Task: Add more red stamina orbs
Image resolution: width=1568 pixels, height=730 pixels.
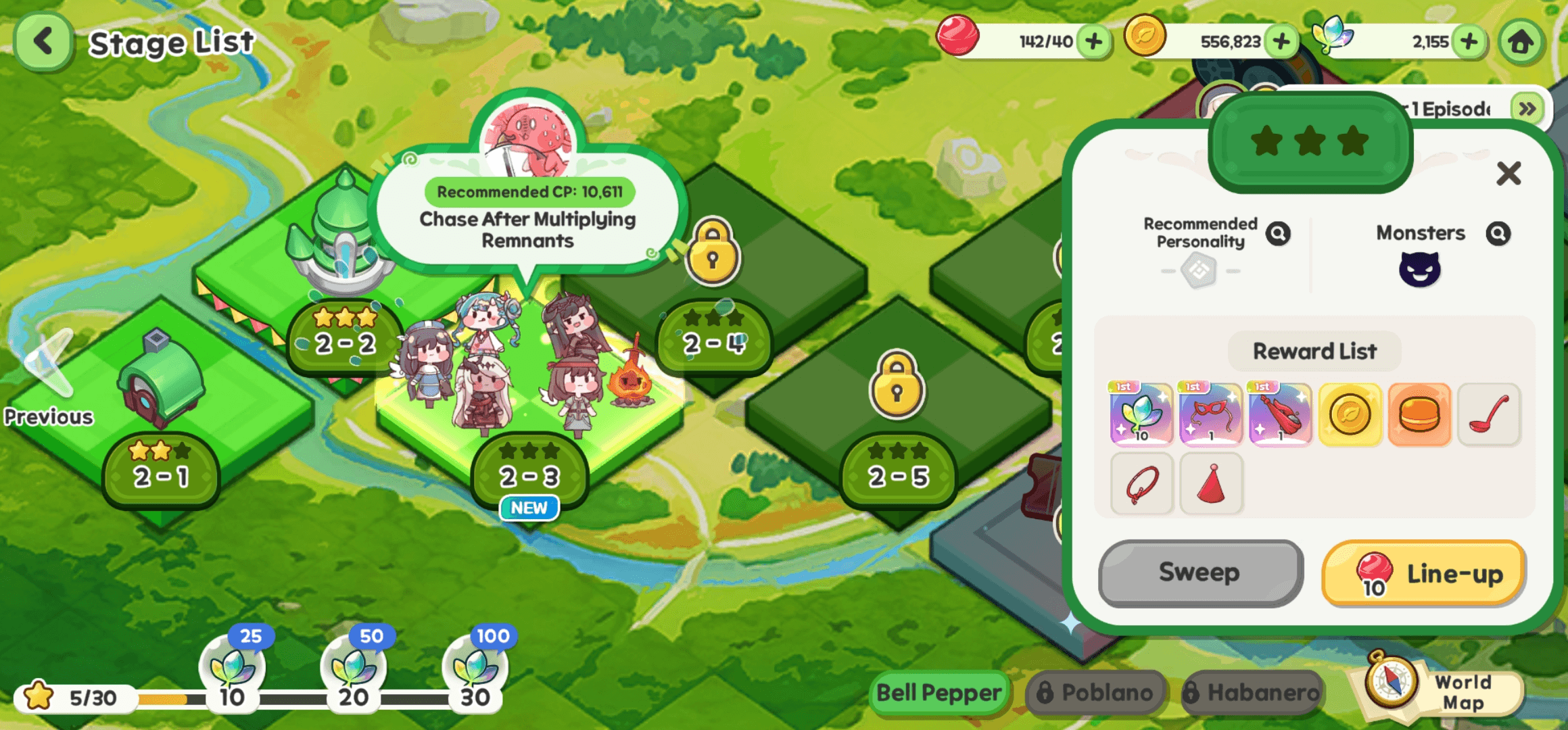Action: pyautogui.click(x=1093, y=42)
